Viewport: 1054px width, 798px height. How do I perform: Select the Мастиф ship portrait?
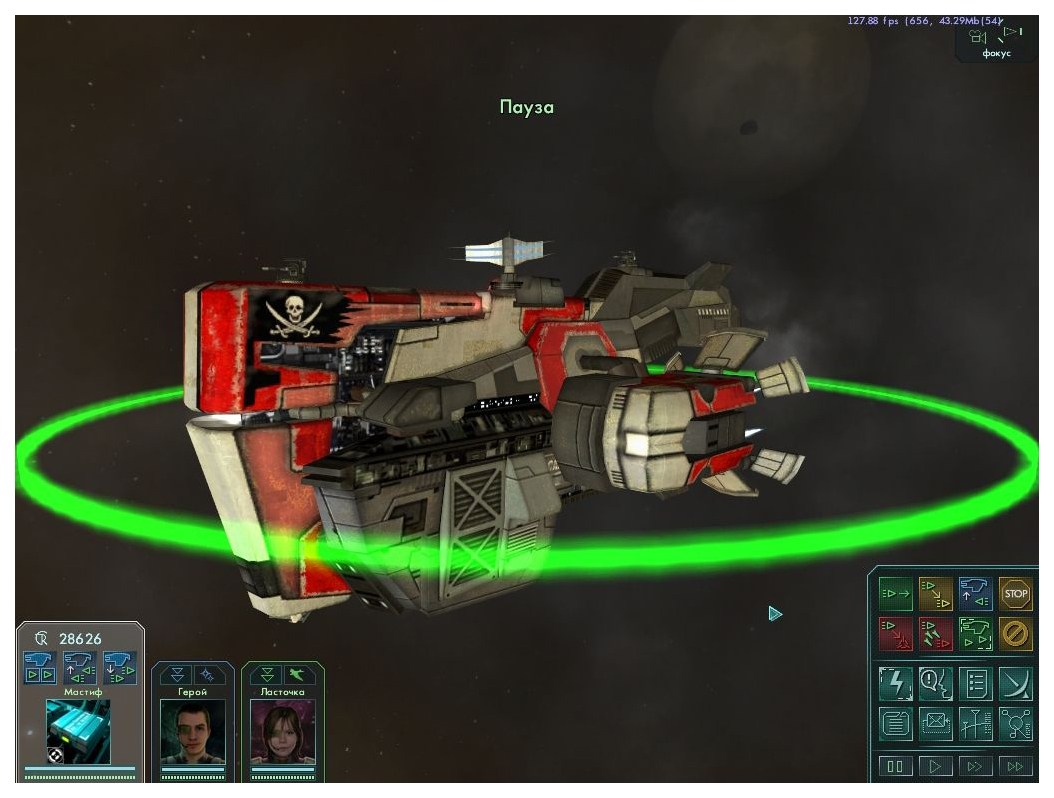78,731
